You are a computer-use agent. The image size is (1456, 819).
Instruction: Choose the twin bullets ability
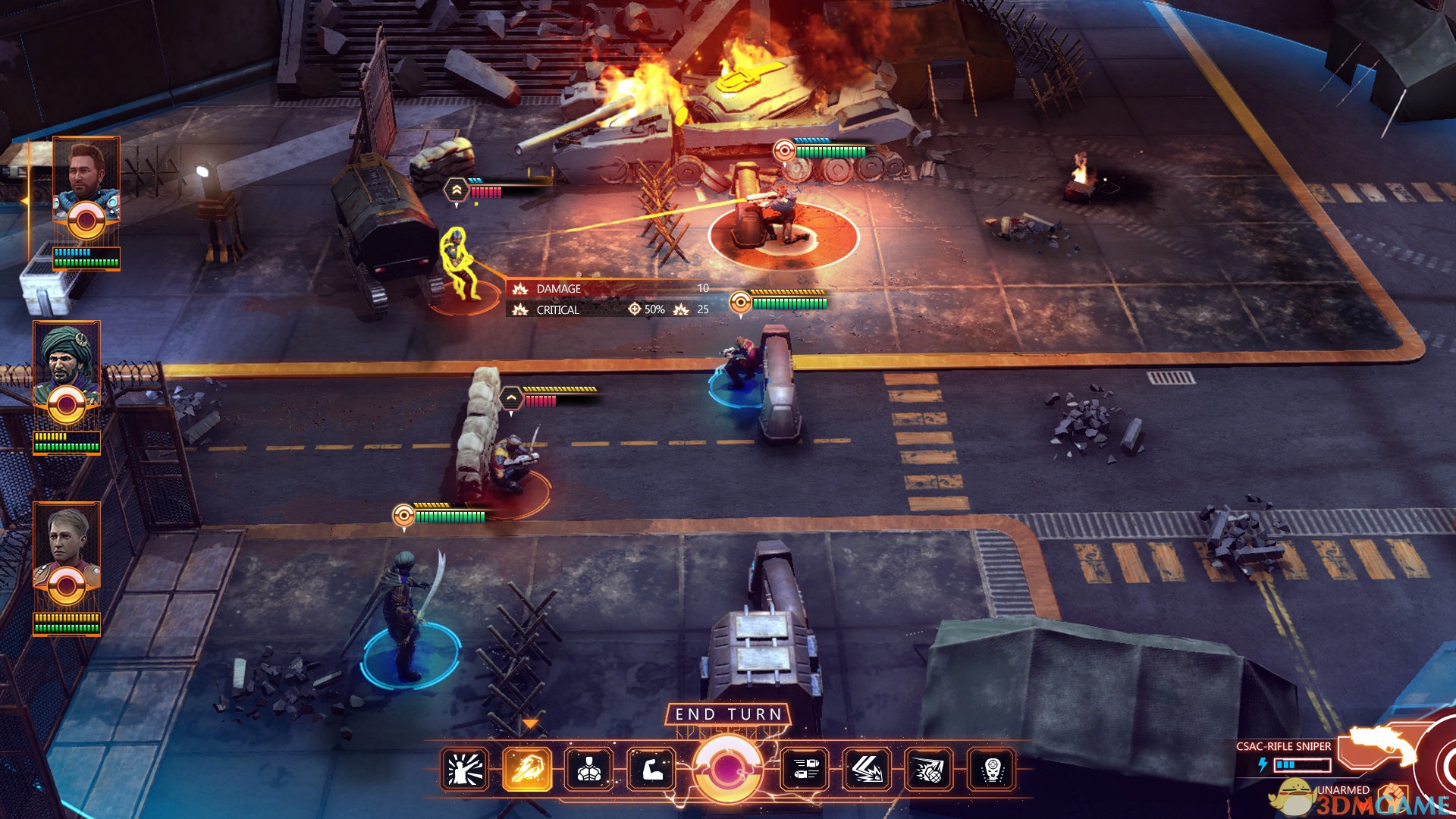coord(805,770)
